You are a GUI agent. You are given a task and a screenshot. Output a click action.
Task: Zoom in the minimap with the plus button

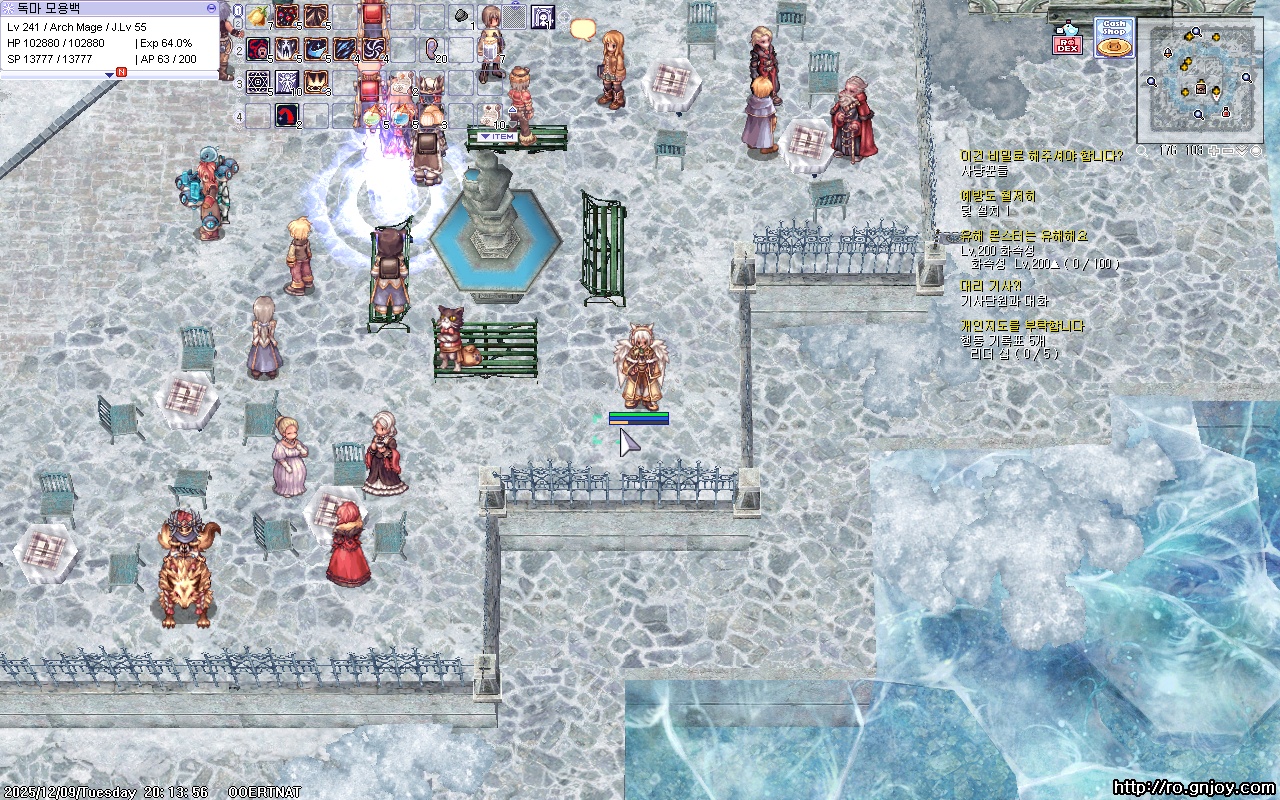[x=1214, y=151]
